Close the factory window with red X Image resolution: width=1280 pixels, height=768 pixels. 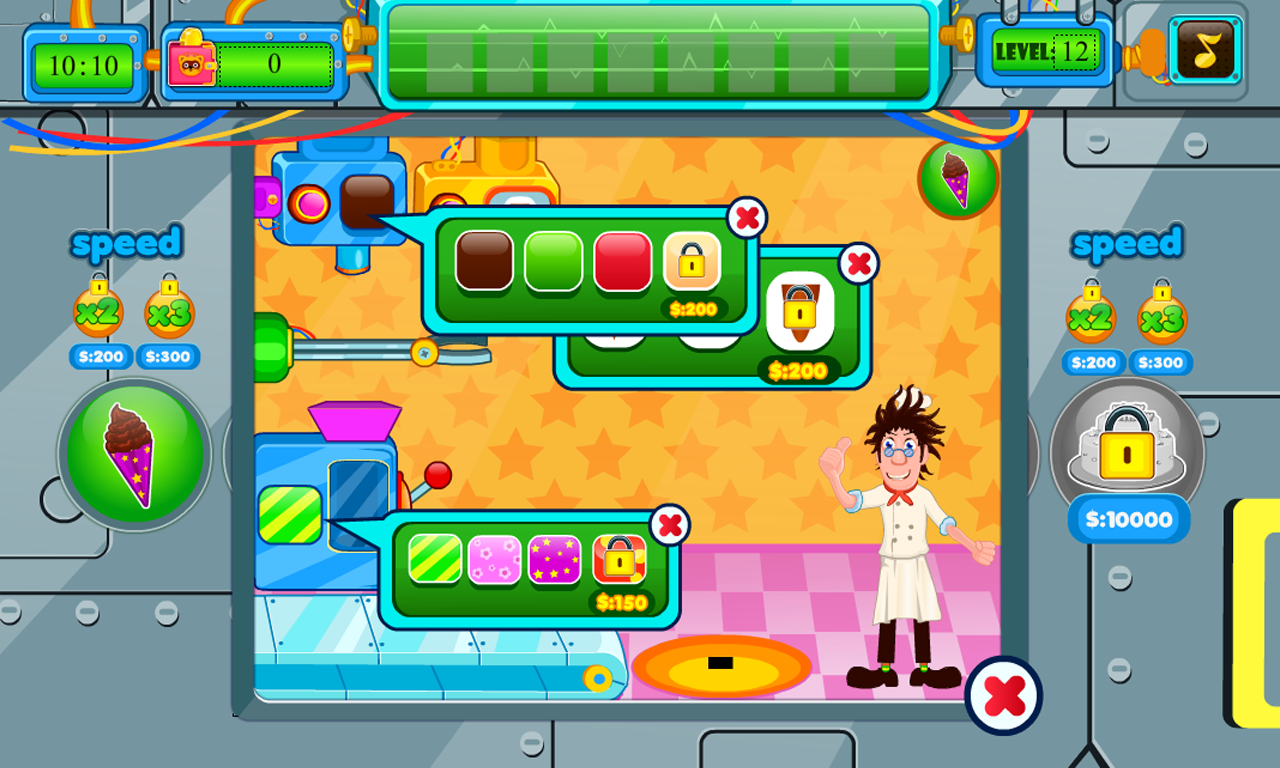point(1004,695)
